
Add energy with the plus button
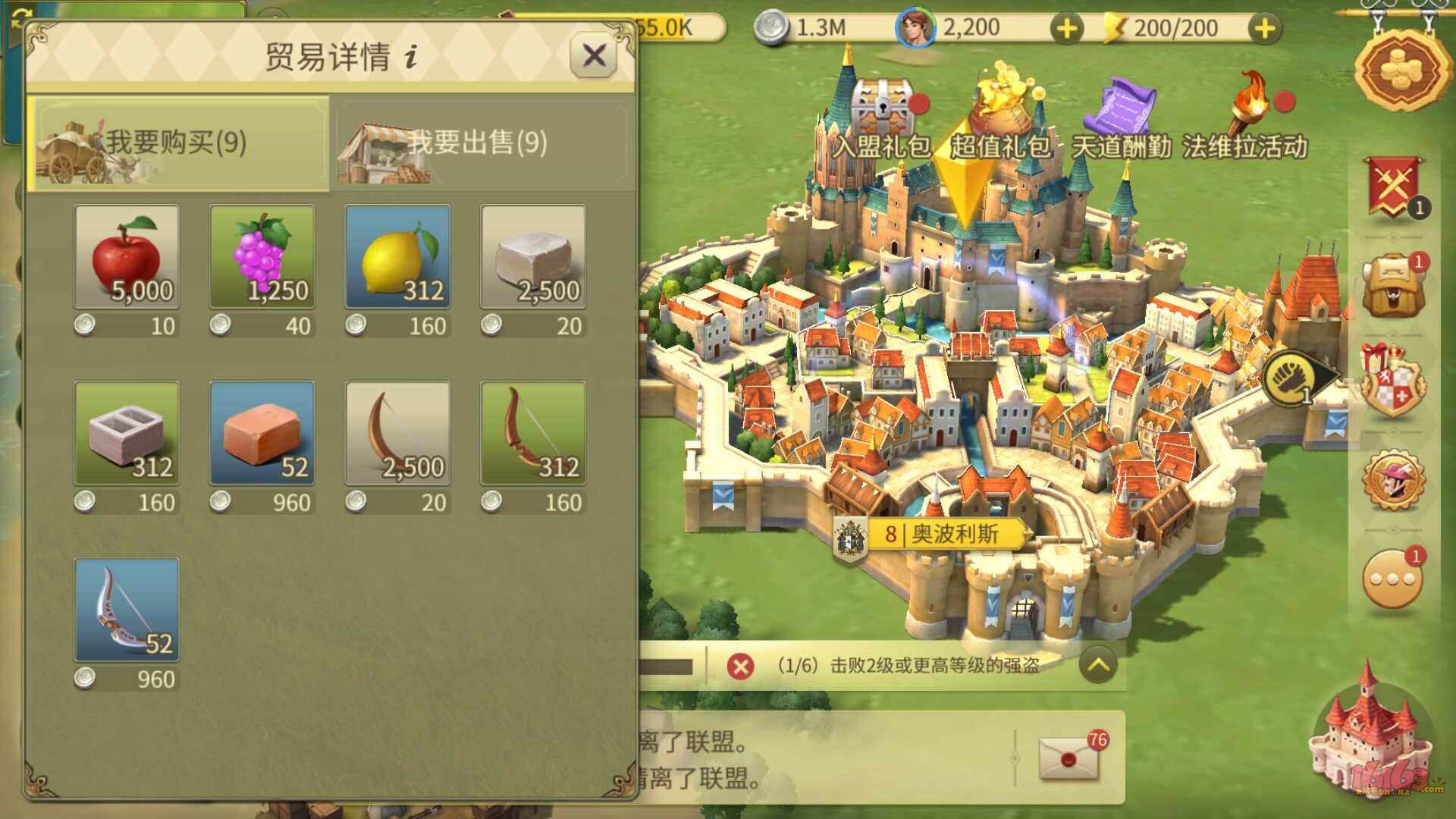coord(1263,28)
